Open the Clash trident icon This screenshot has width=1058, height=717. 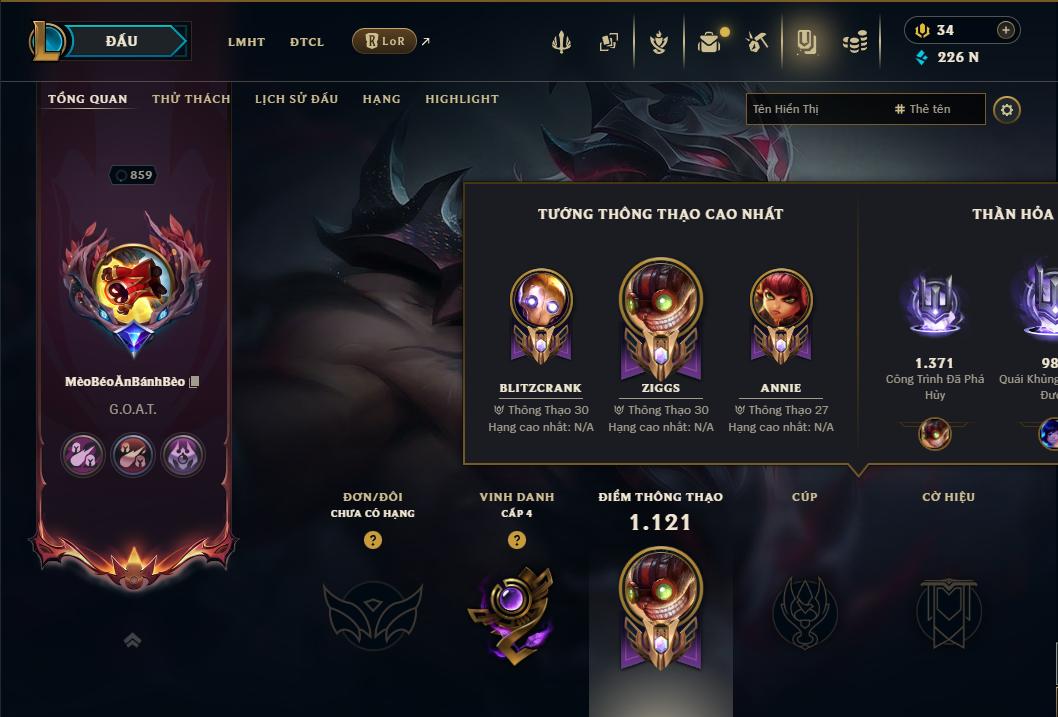click(562, 42)
